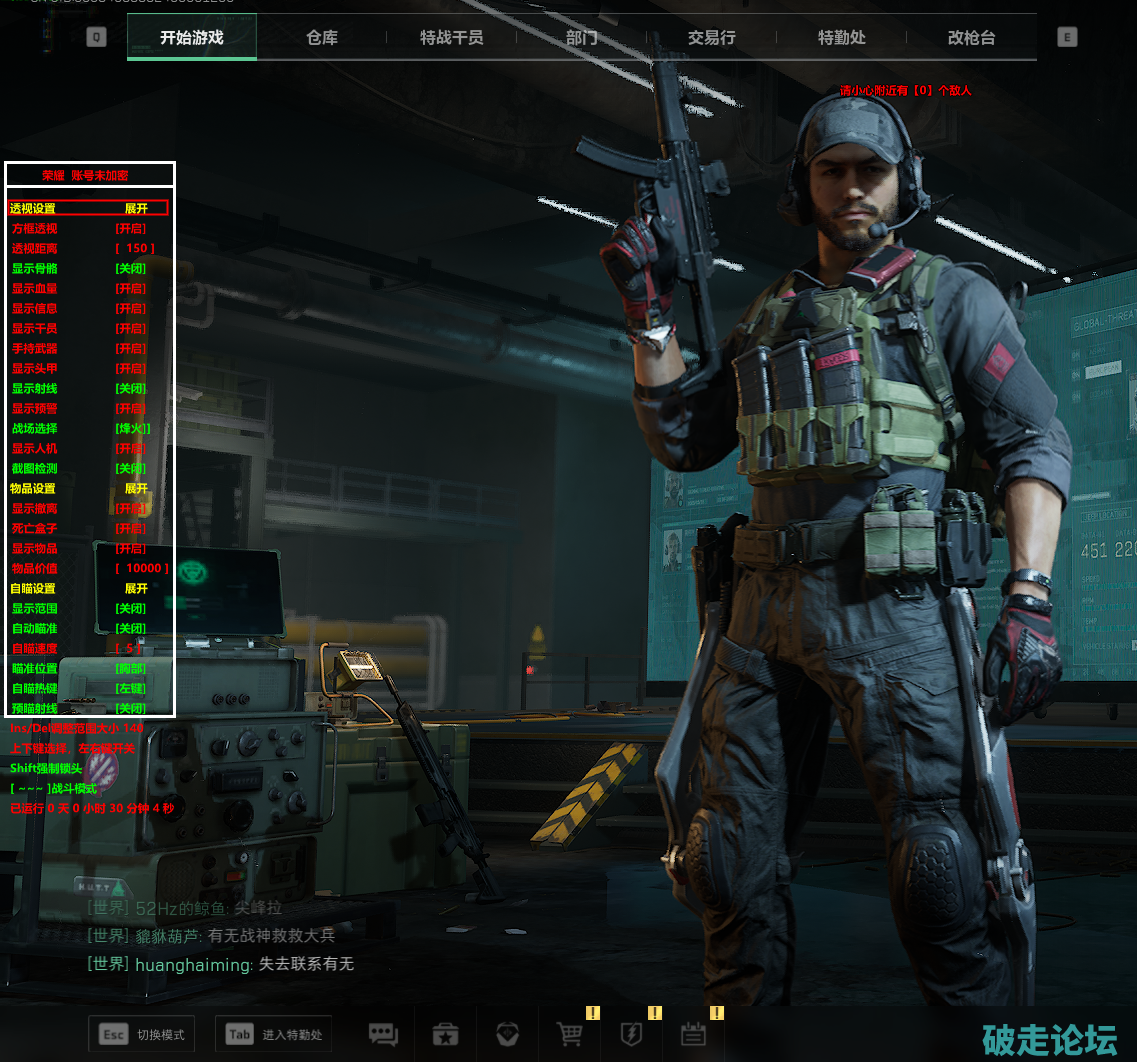The height and width of the screenshot is (1062, 1137).
Task: Switch to the 特勤处 tab
Action: pyautogui.click(x=841, y=38)
